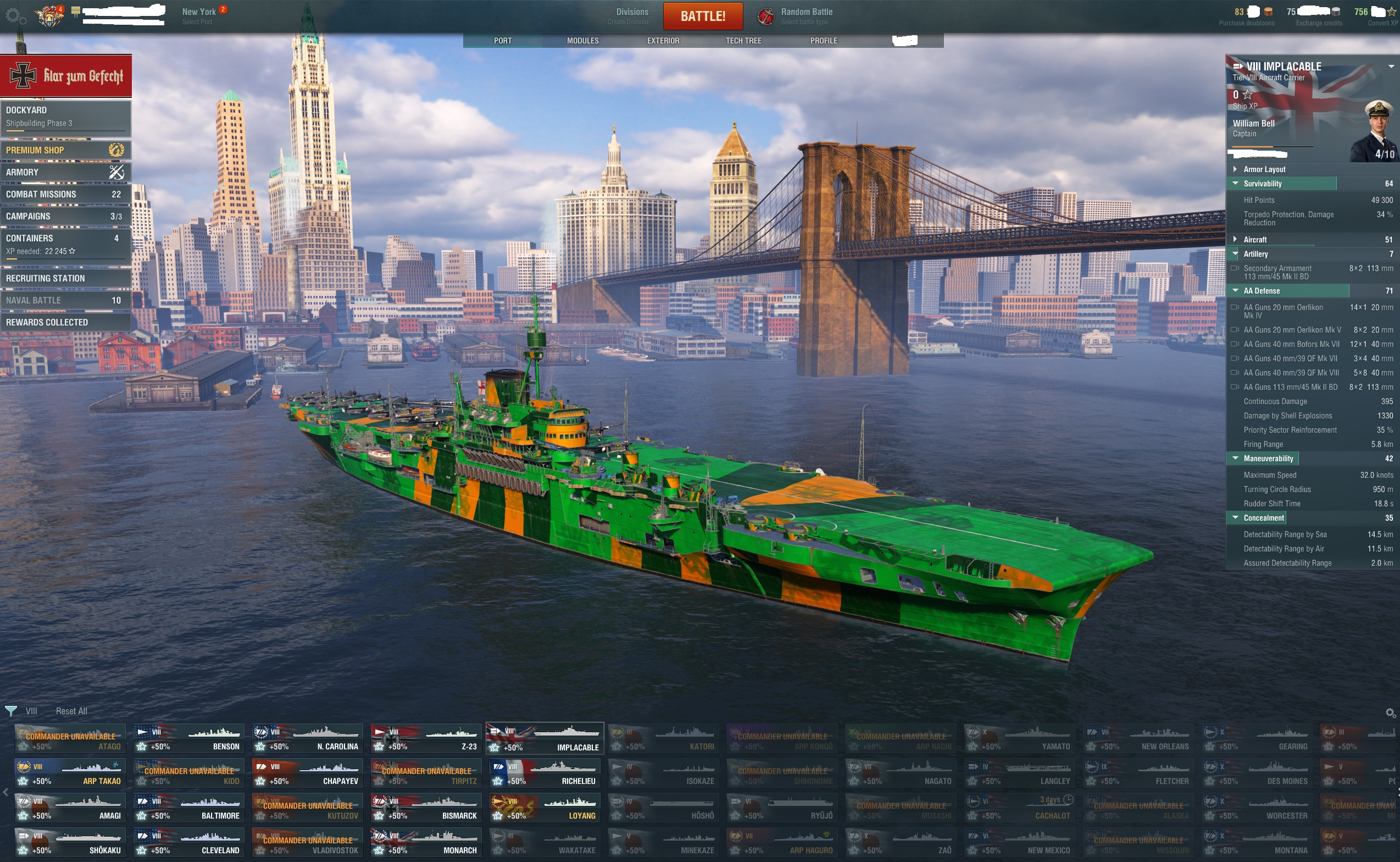Viewport: 1400px width, 862px height.
Task: Switch to the TECH TREE tab
Action: point(742,40)
